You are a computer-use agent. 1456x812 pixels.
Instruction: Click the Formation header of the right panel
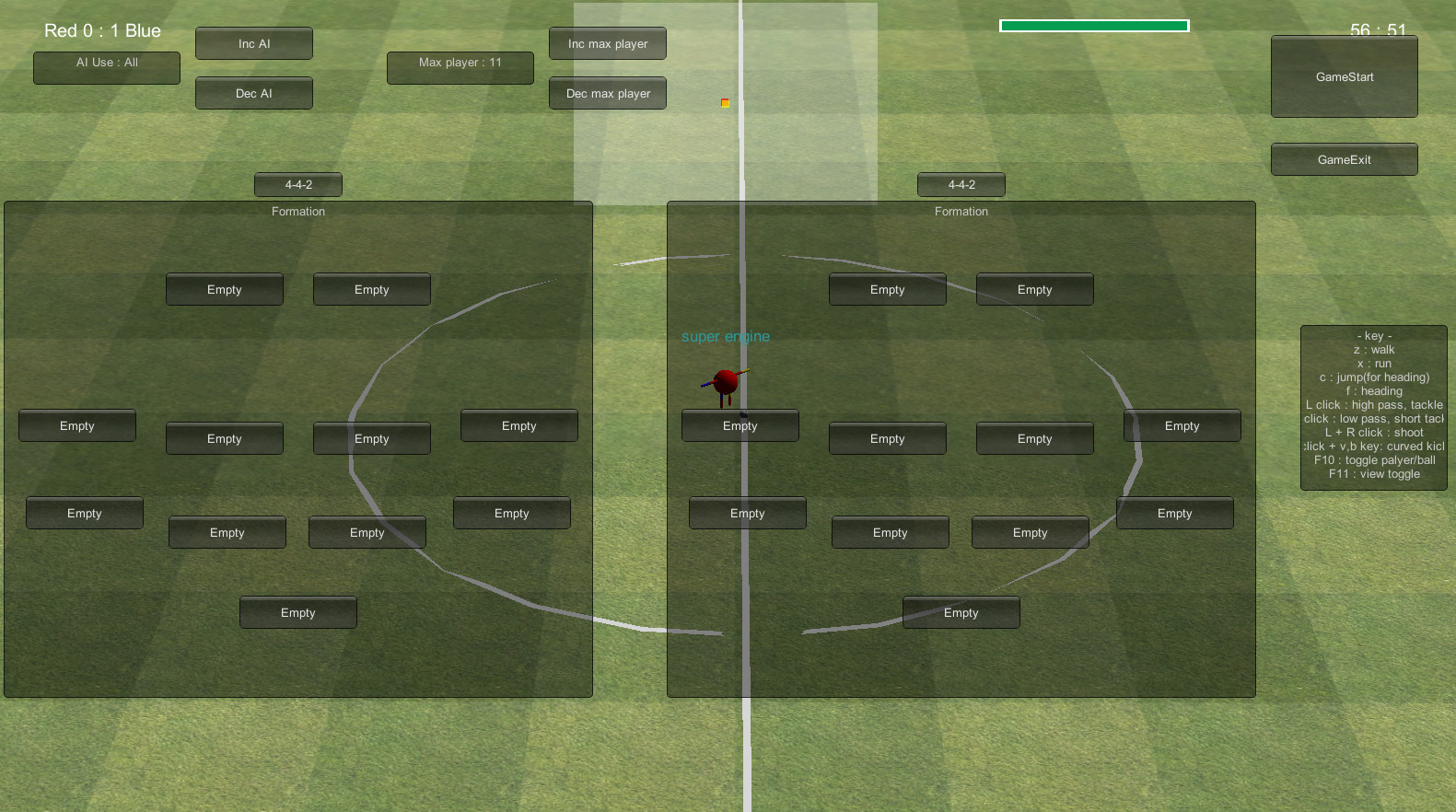click(x=961, y=211)
